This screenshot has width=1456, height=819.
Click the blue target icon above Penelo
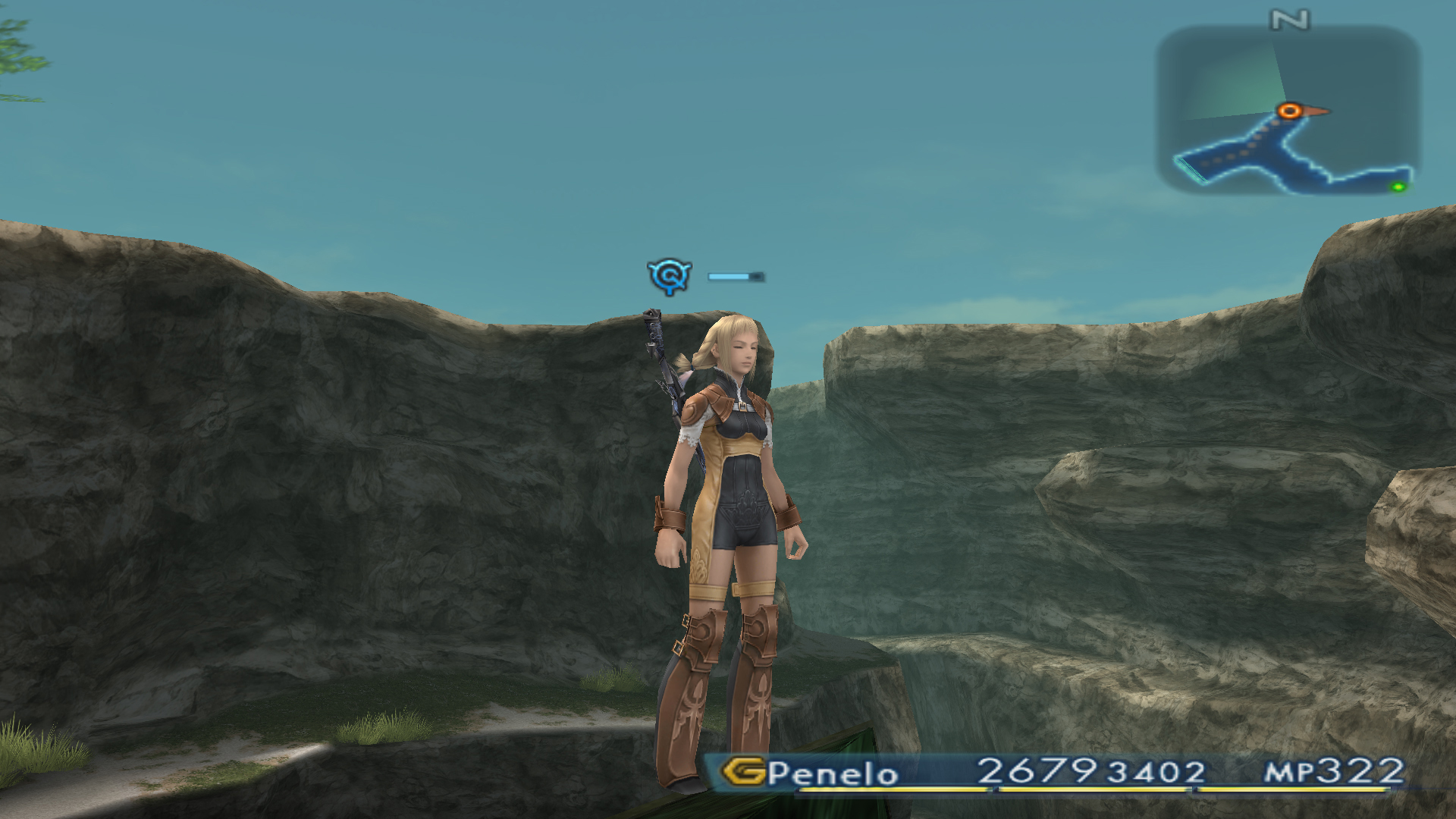point(669,275)
